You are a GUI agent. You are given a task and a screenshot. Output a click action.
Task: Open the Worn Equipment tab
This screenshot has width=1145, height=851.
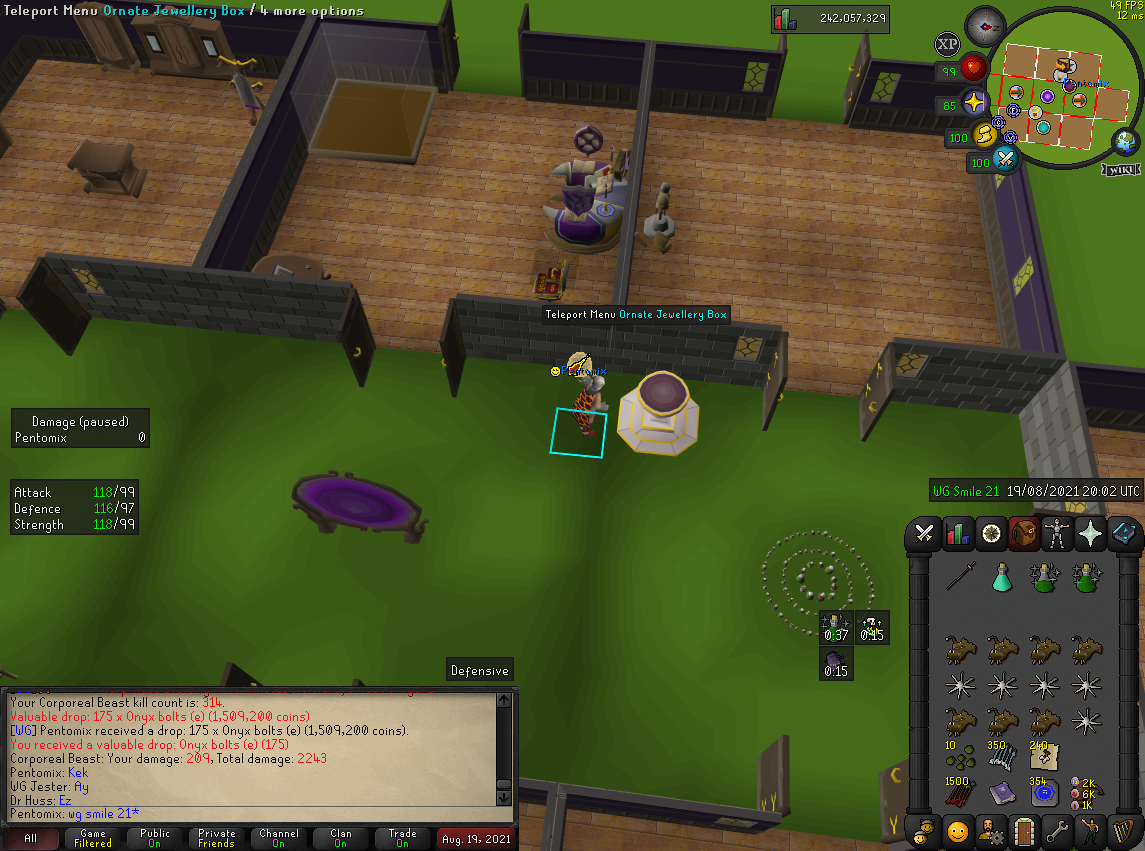(x=1057, y=534)
